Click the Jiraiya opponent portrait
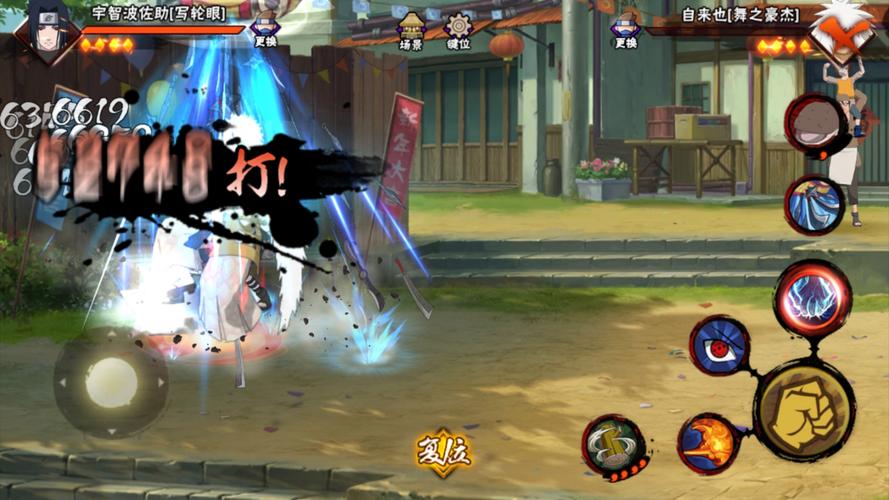The height and width of the screenshot is (500, 889). [x=843, y=30]
